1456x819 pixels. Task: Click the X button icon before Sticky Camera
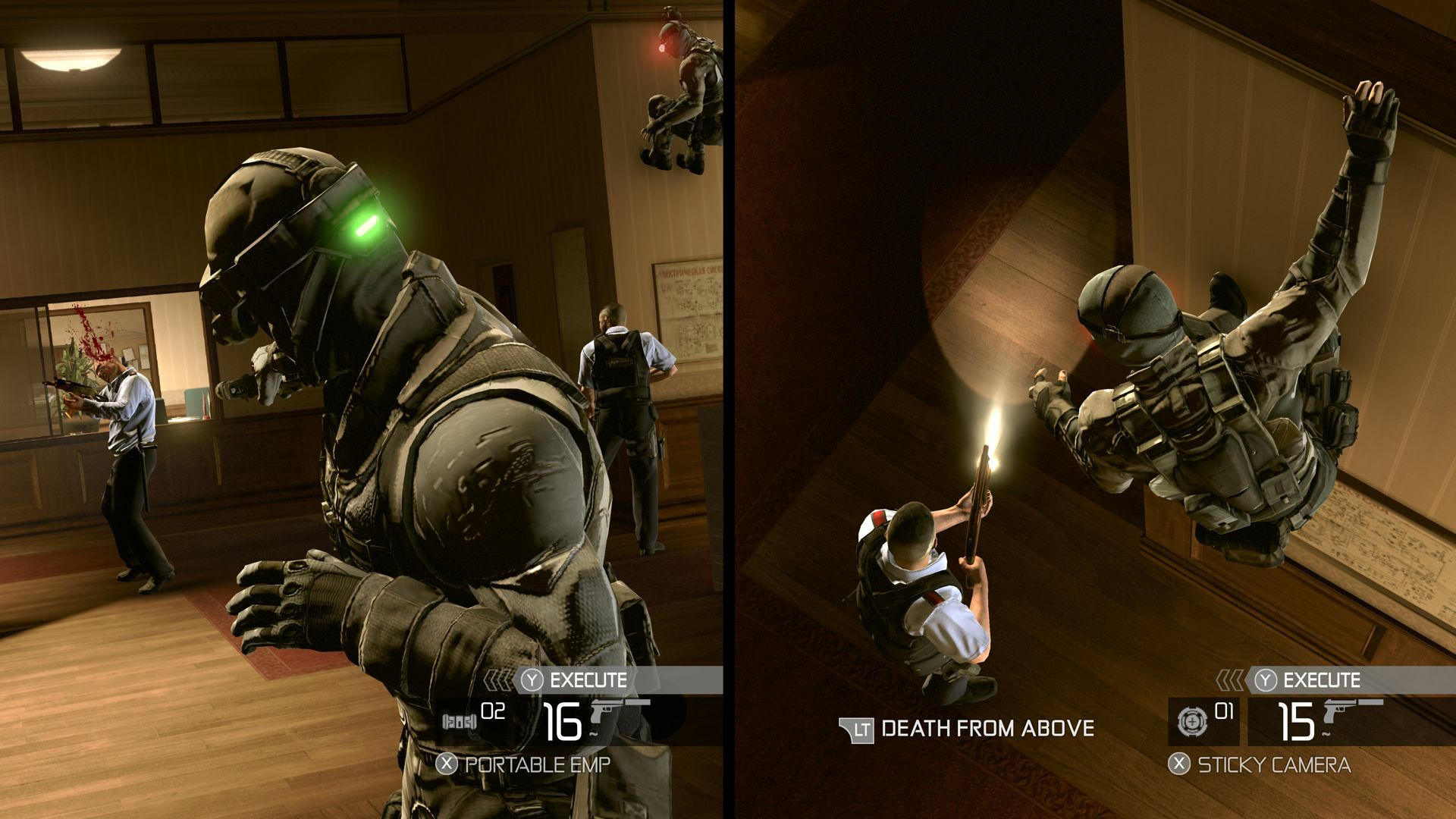tap(1178, 765)
